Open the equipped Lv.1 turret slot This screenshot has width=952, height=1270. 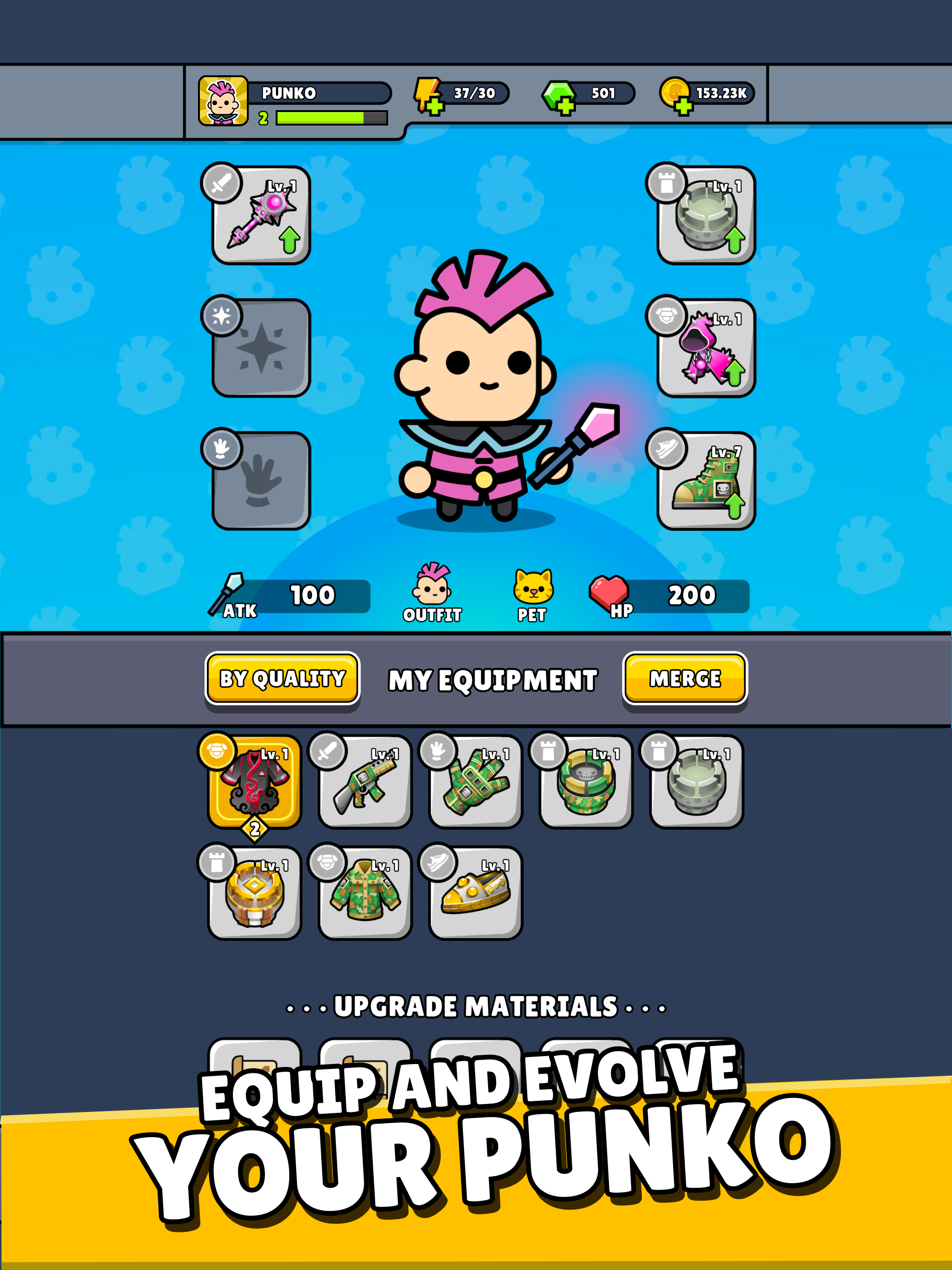click(x=701, y=220)
